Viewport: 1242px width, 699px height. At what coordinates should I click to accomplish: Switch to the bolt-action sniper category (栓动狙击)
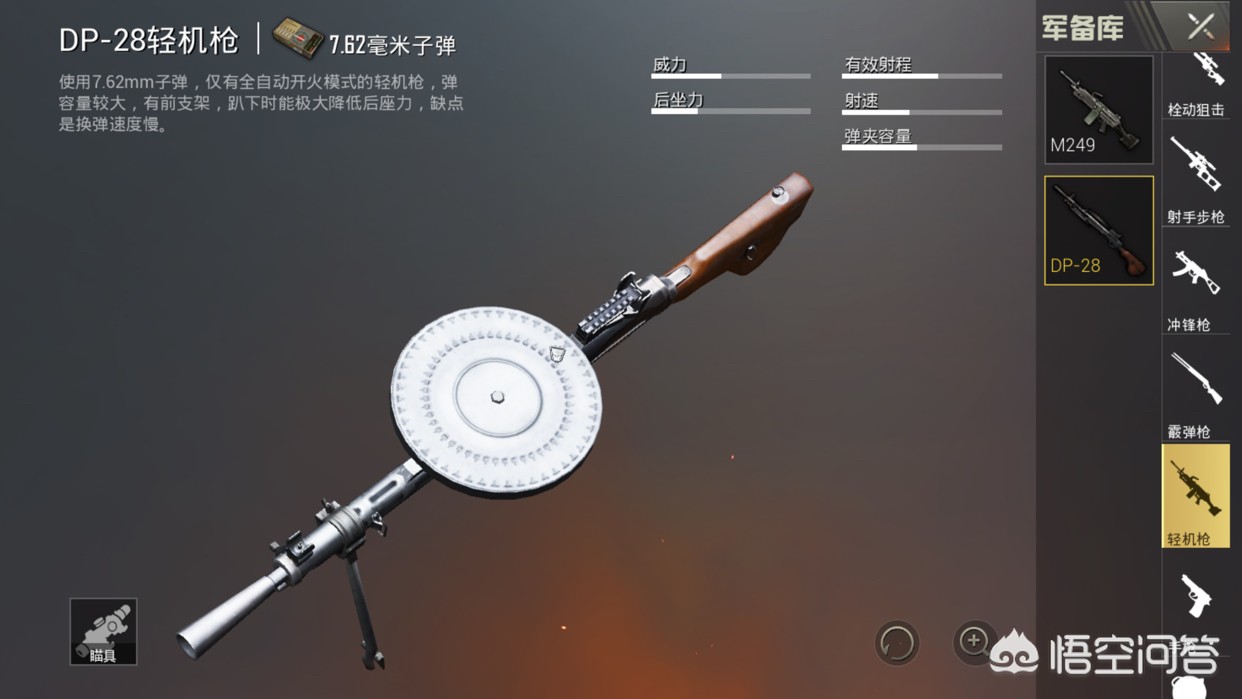coord(1196,85)
